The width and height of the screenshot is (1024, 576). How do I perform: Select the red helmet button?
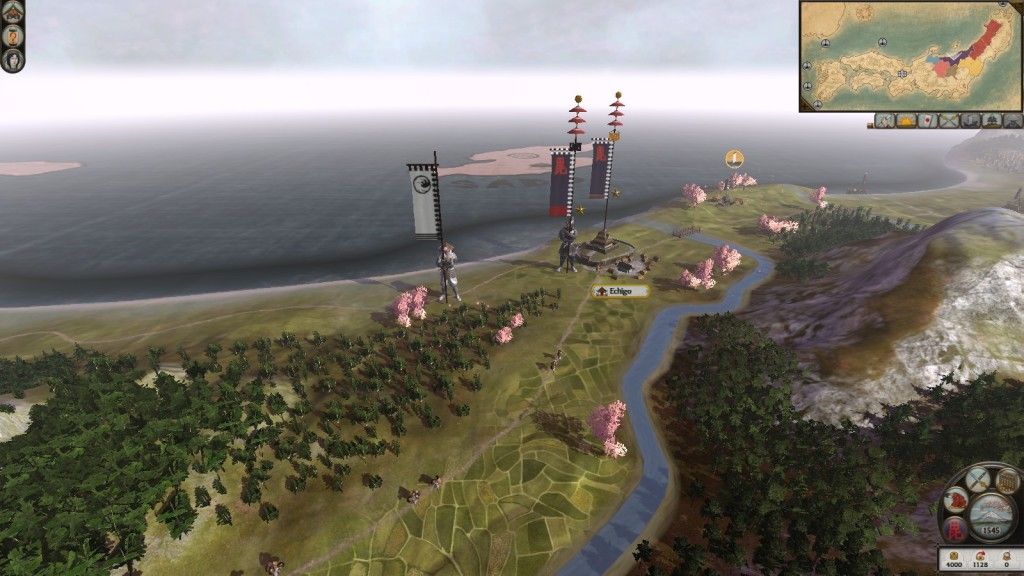(x=955, y=500)
